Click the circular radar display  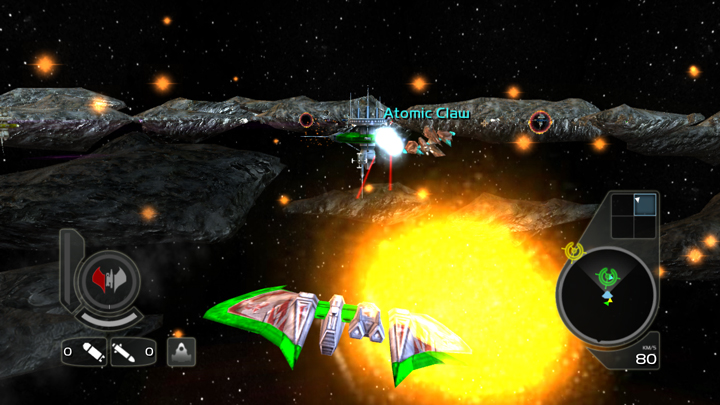click(606, 293)
